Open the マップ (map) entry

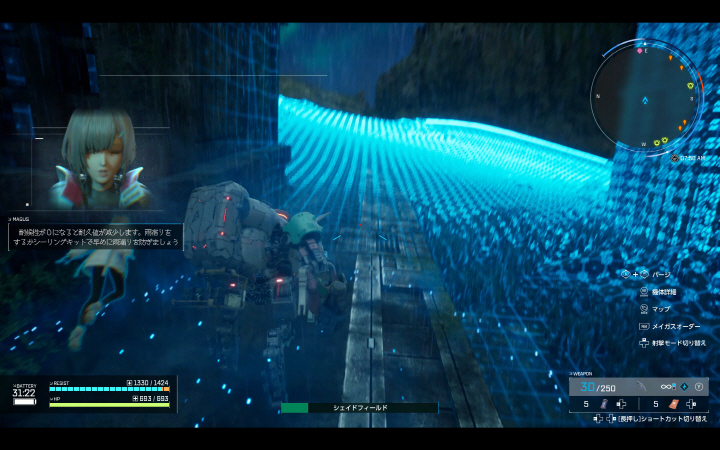[661, 309]
